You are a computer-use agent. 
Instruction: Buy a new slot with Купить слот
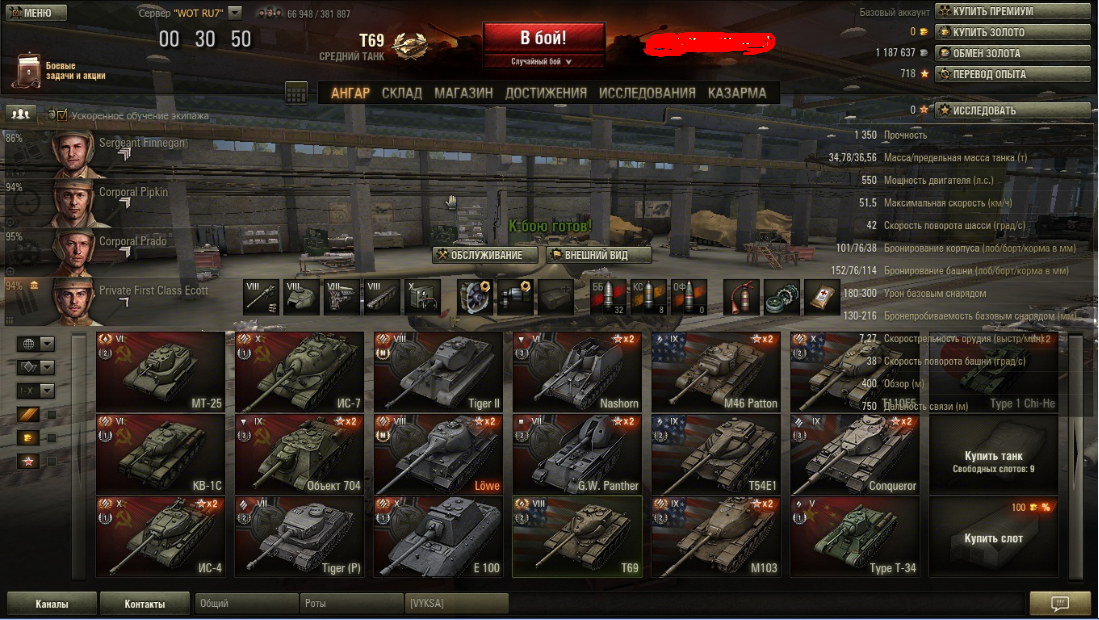(x=992, y=536)
